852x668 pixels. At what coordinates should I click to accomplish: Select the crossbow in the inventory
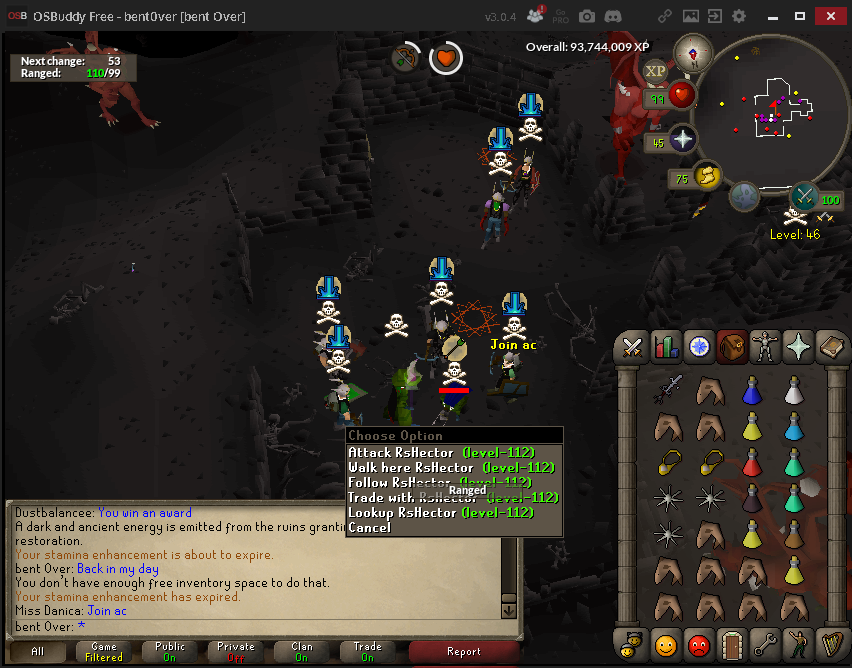tap(670, 388)
